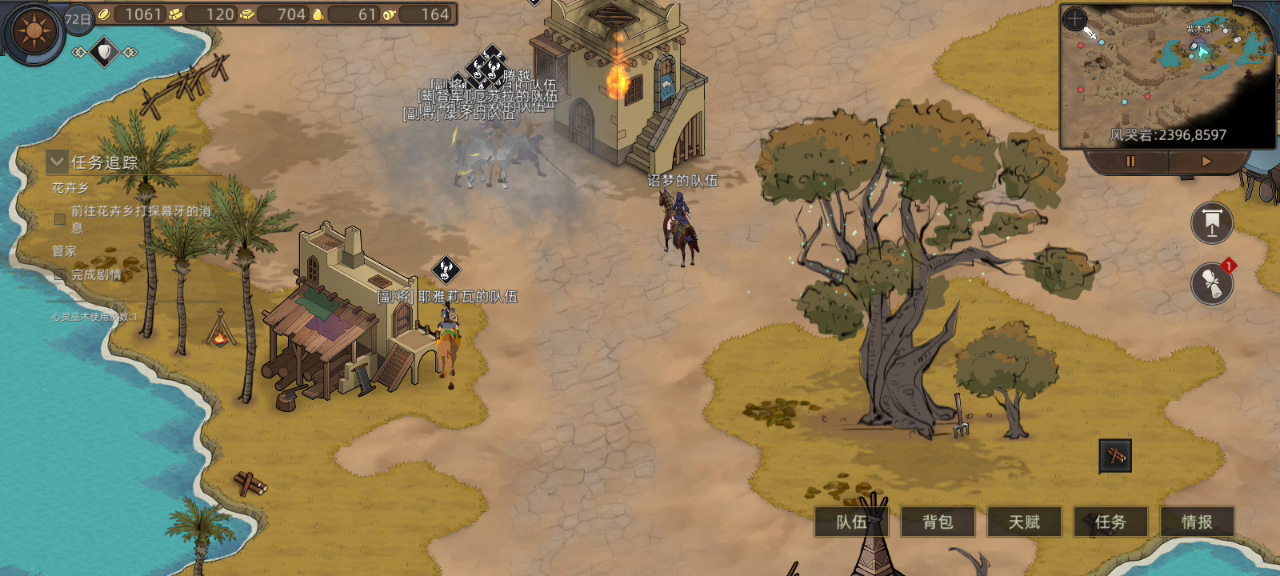Open the scroll icon with red notification
Viewport: 1280px width, 576px height.
(1212, 284)
